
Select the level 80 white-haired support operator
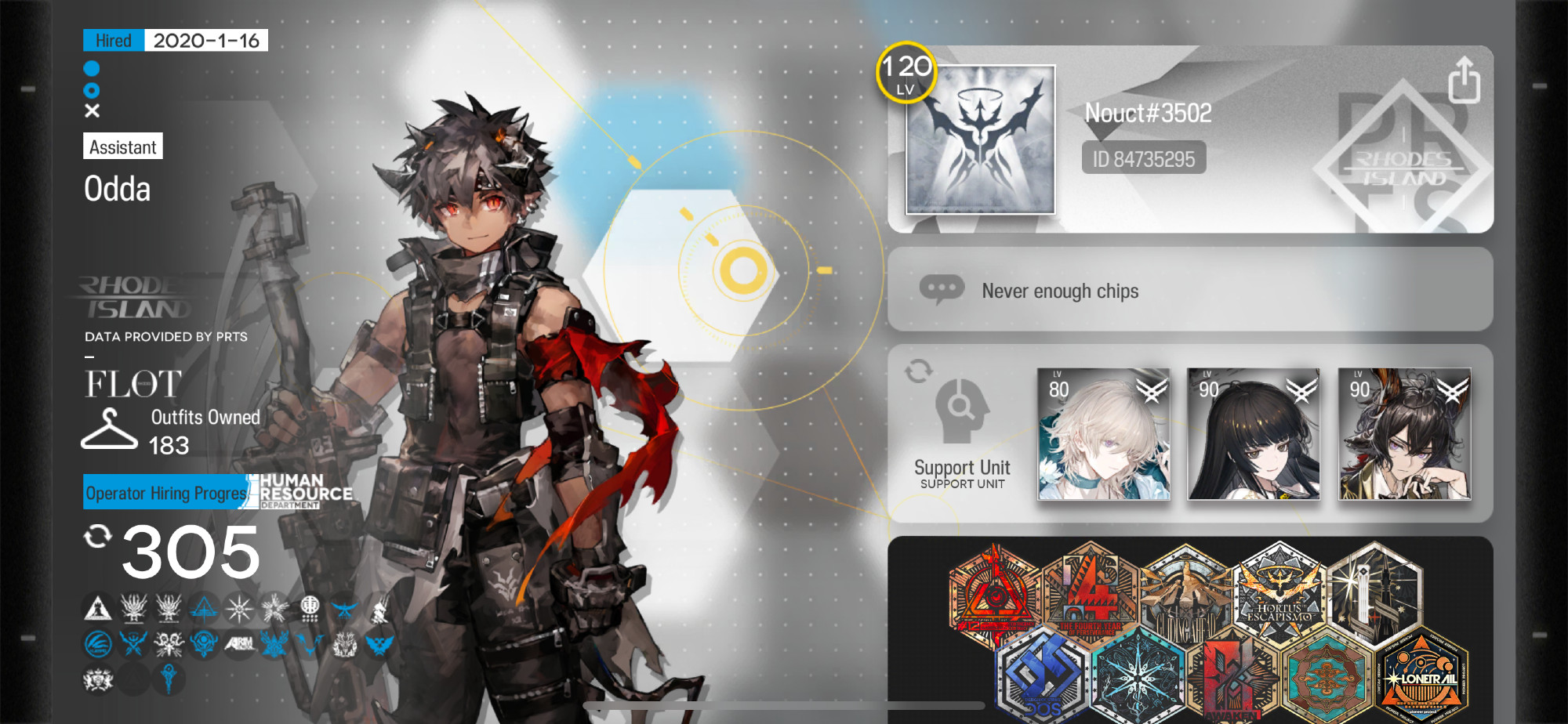point(1103,434)
